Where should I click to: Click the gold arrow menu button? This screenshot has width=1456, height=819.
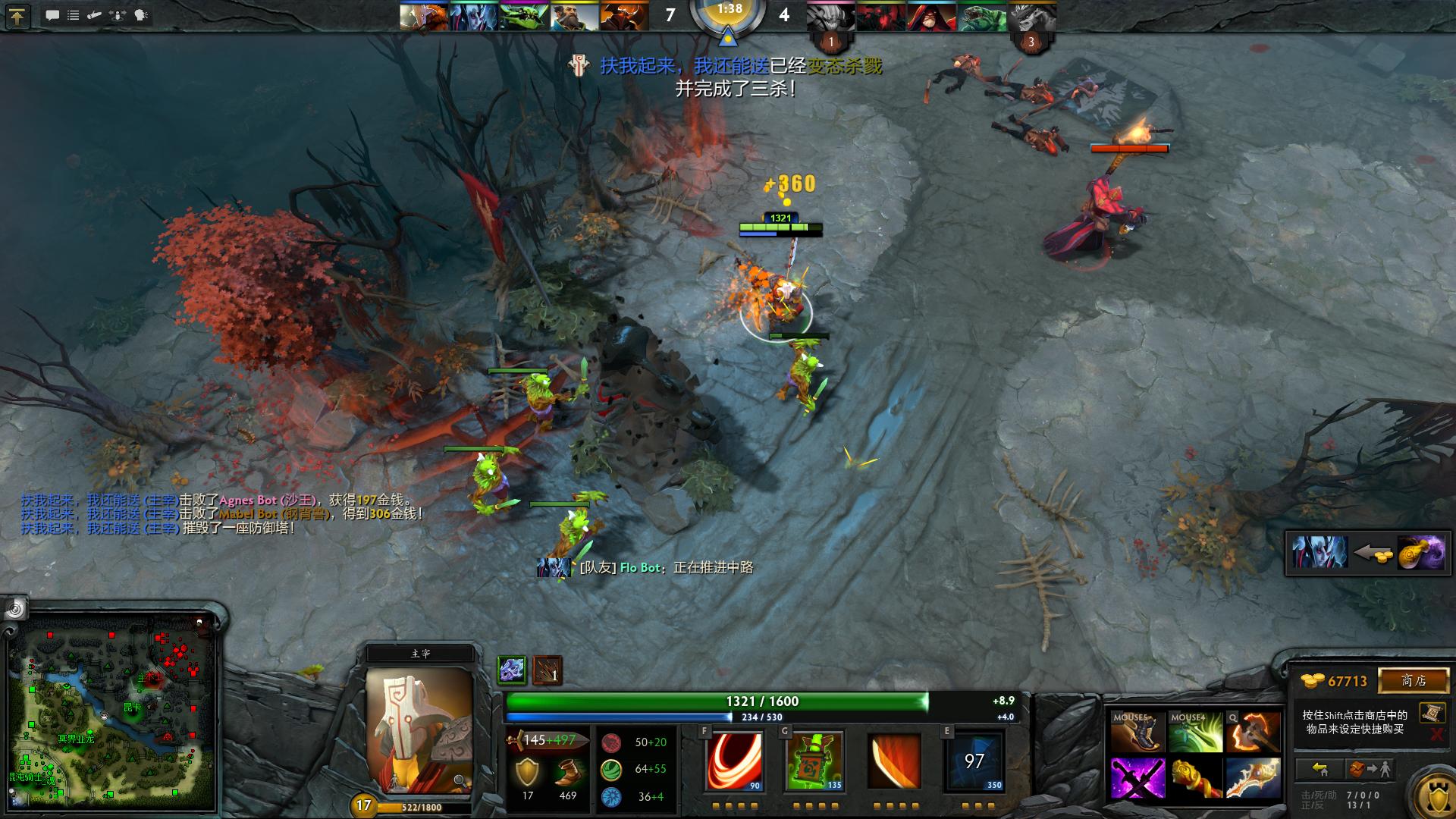pyautogui.click(x=17, y=16)
